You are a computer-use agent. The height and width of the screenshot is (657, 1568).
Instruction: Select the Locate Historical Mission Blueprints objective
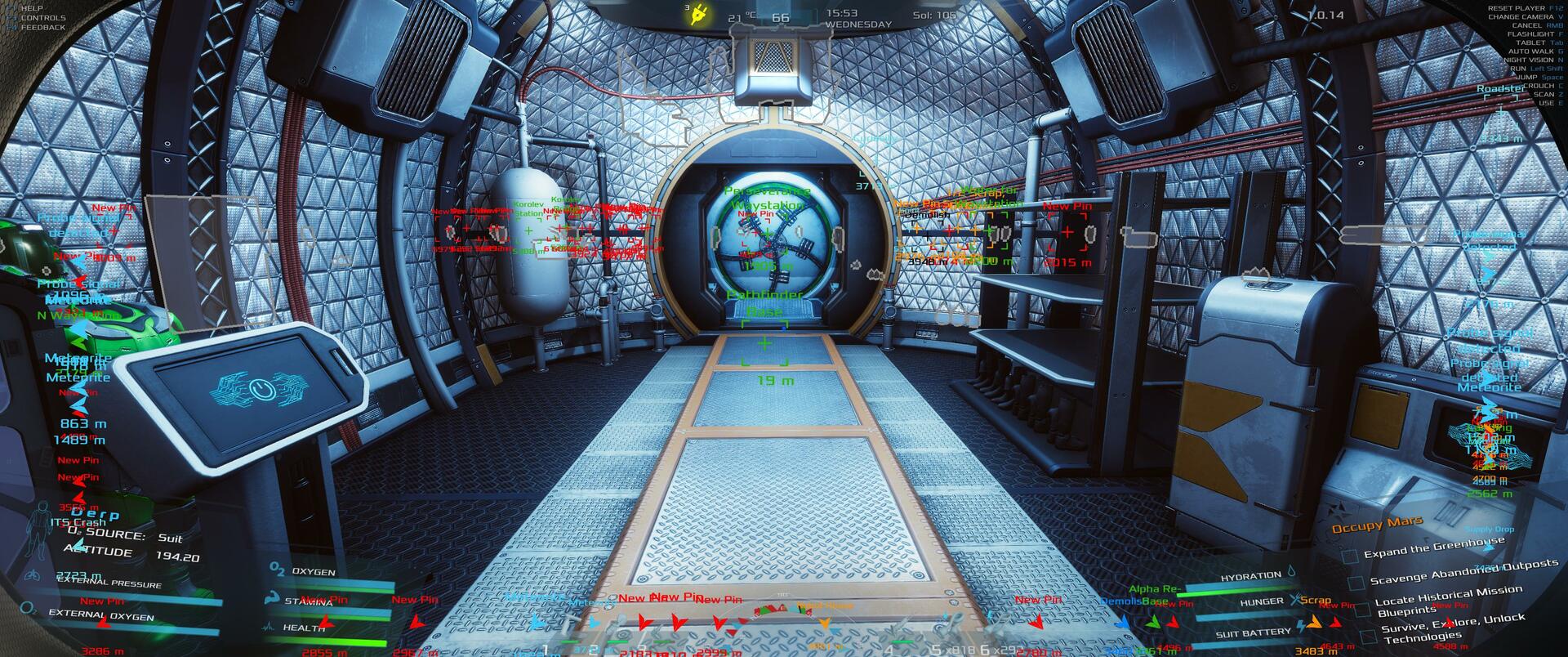coord(1449,600)
